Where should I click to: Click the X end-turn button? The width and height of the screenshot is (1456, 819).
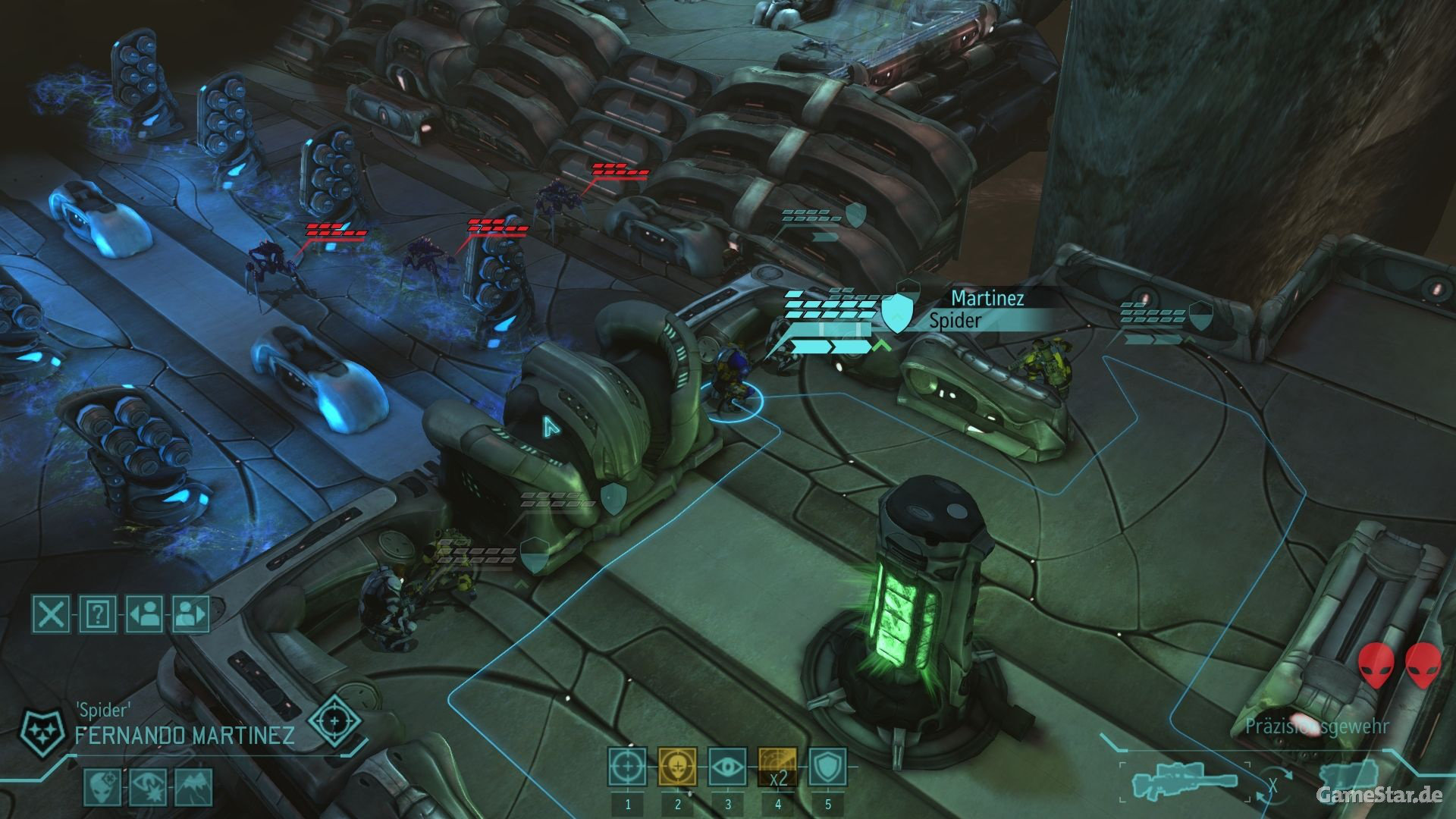click(51, 613)
